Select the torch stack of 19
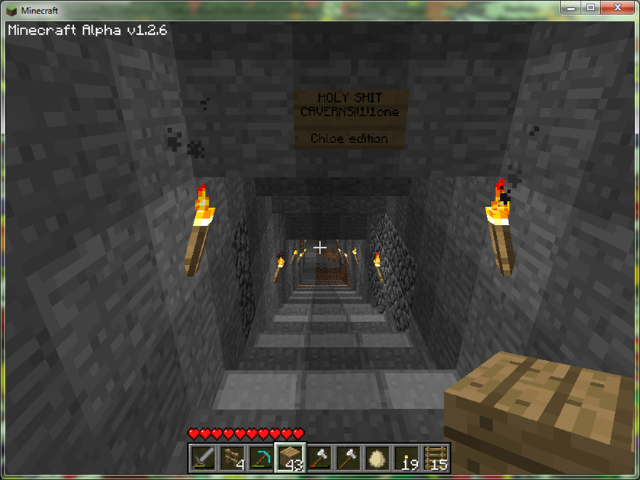Viewport: 640px width, 480px height. click(407, 458)
